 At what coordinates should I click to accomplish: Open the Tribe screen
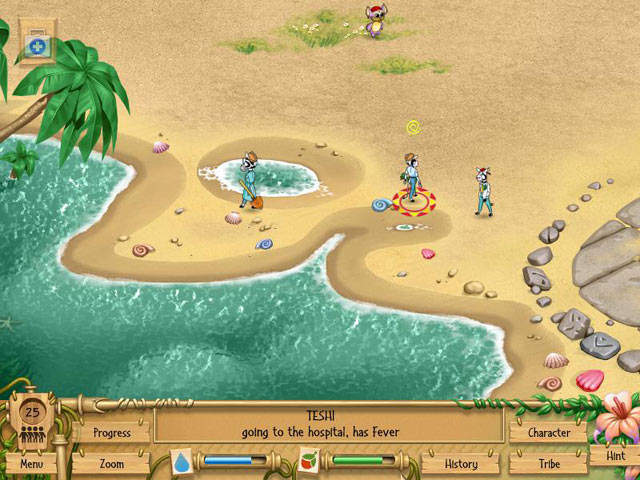548,464
